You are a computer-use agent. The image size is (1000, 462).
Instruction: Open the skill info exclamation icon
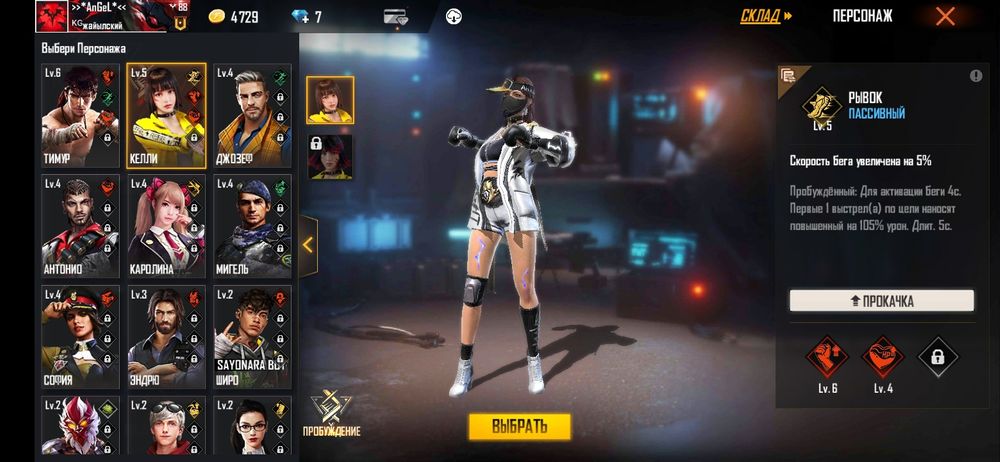(x=975, y=77)
